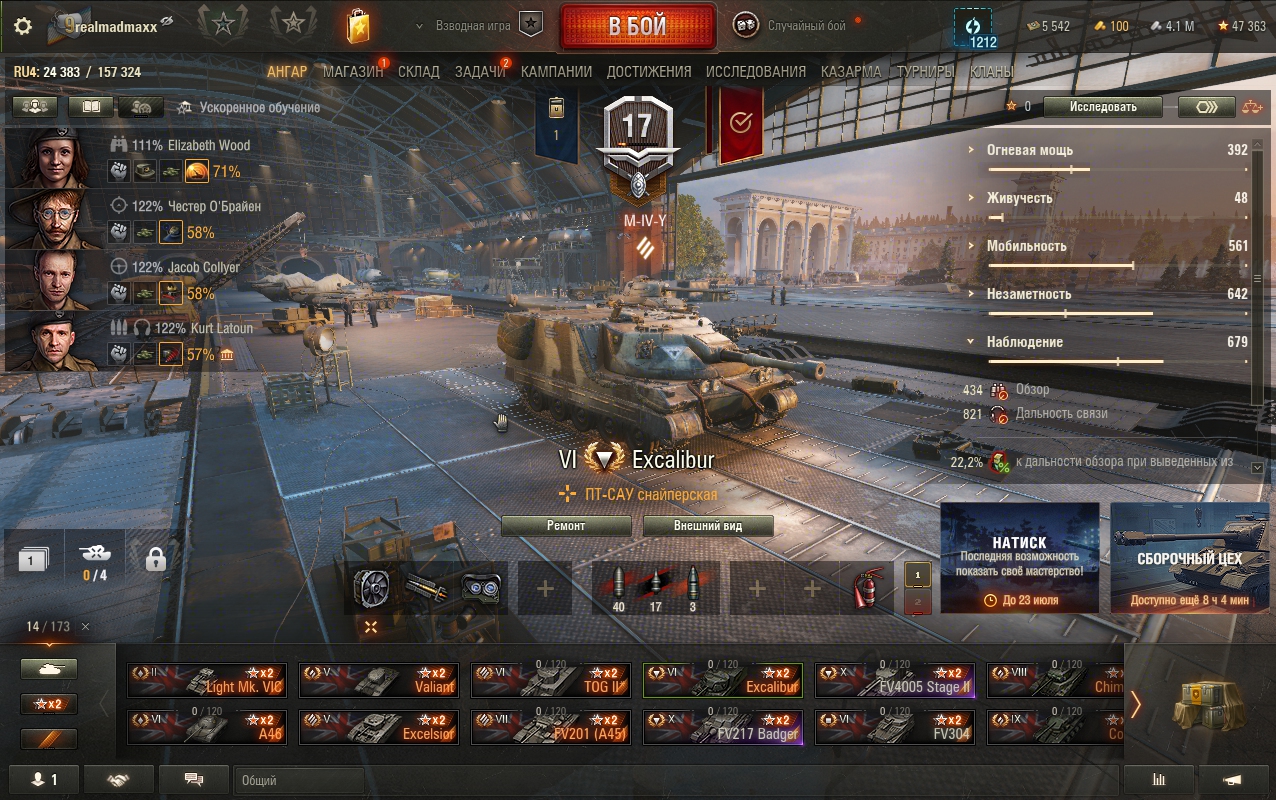This screenshot has height=800, width=1276.
Task: Go to the ЗАДАЧИ tab
Action: (x=480, y=72)
